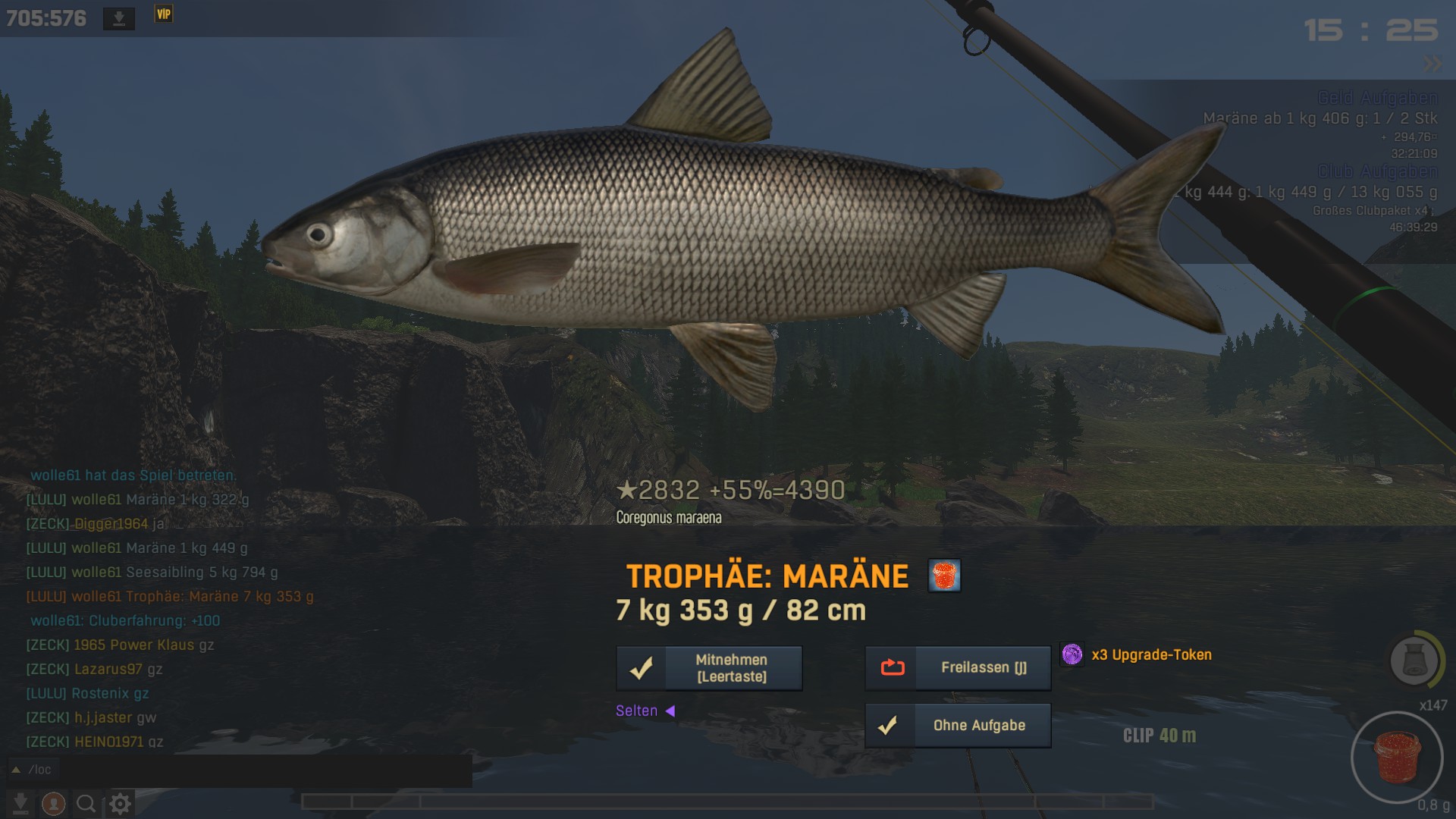The width and height of the screenshot is (1456, 819).
Task: Open the keepnet fish basket icon
Action: (x=1414, y=660)
